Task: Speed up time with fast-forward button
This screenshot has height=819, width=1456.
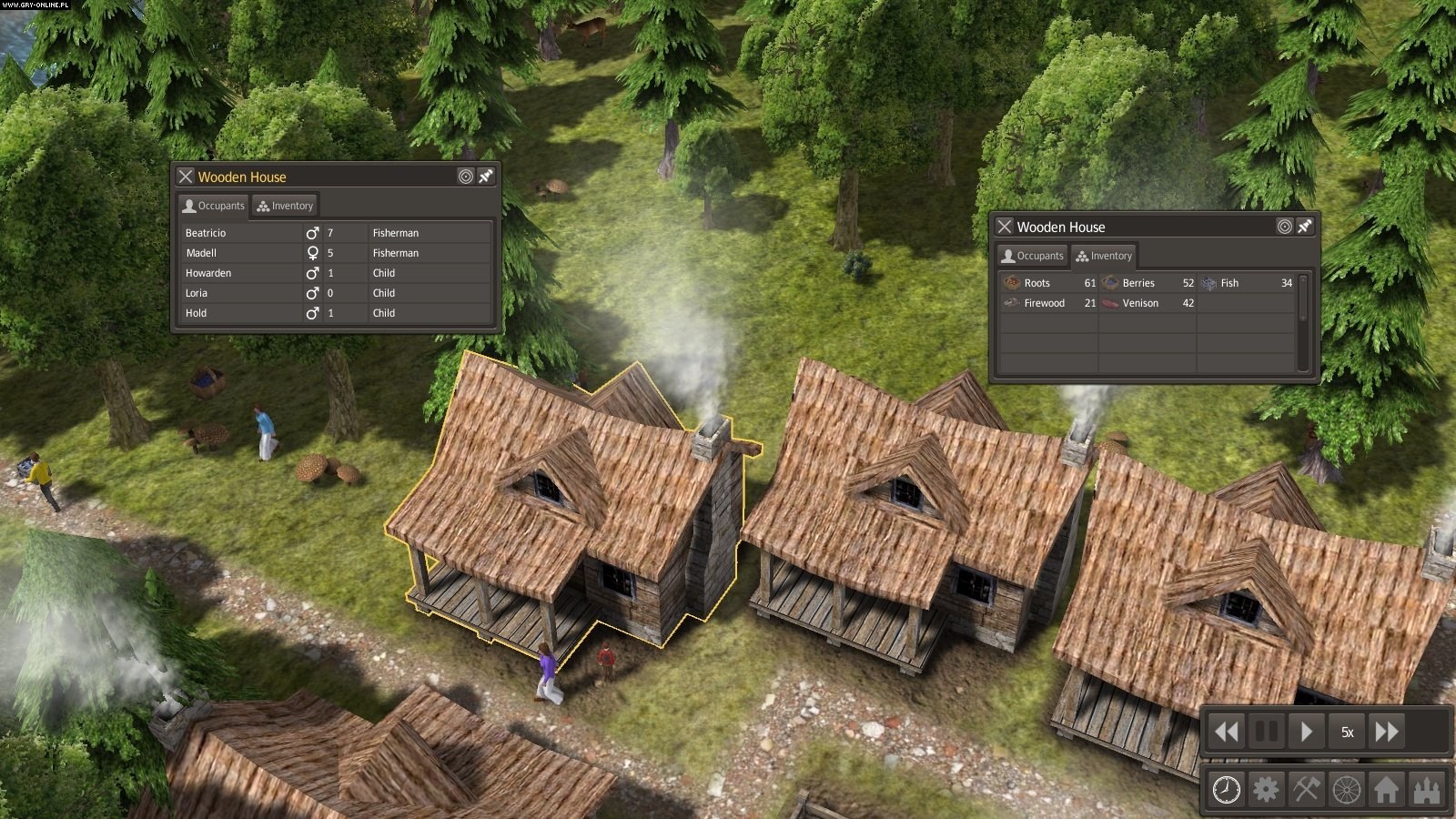Action: tap(1387, 732)
